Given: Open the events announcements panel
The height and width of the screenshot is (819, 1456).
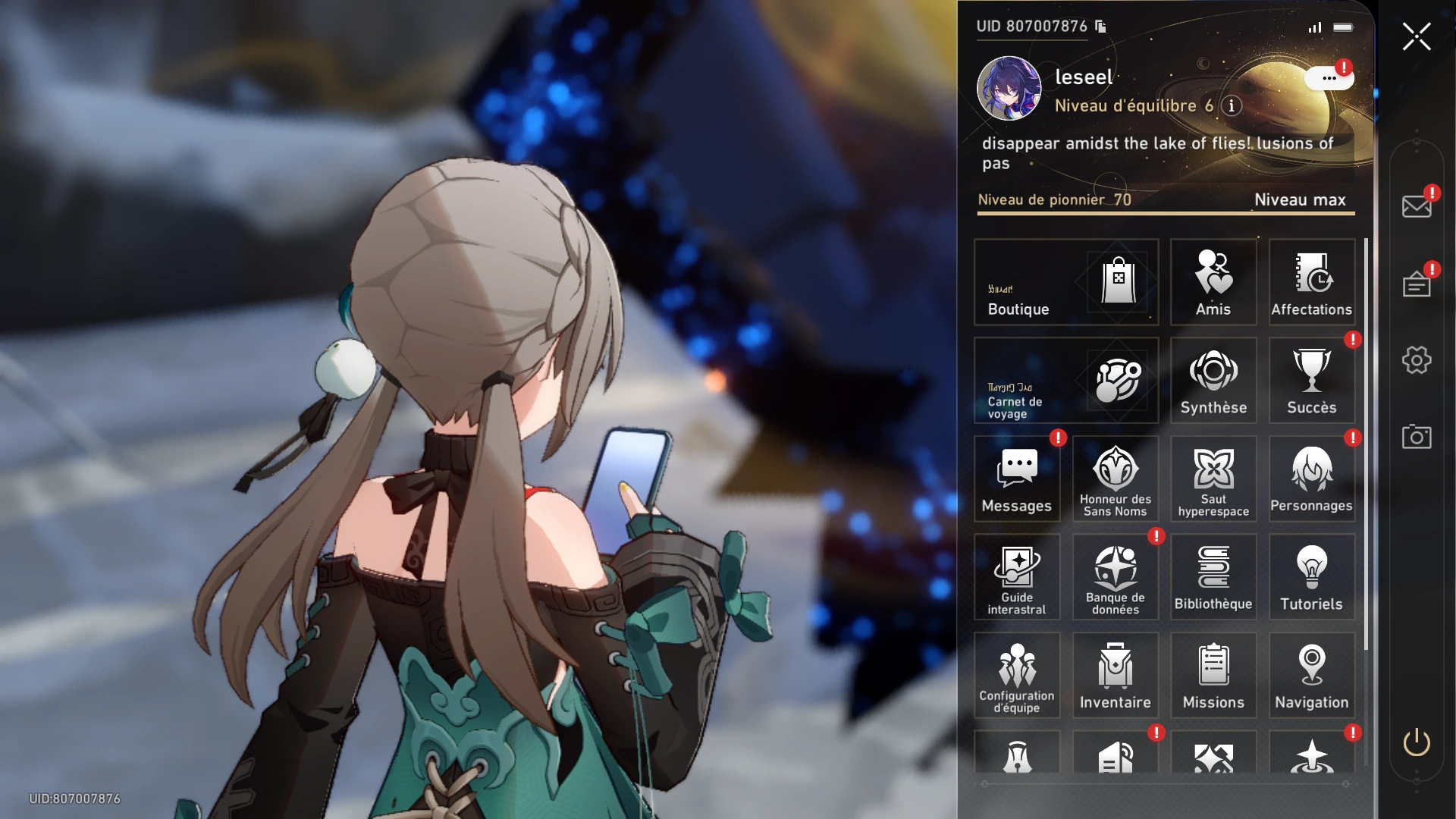Looking at the screenshot, I should pos(1417,283).
